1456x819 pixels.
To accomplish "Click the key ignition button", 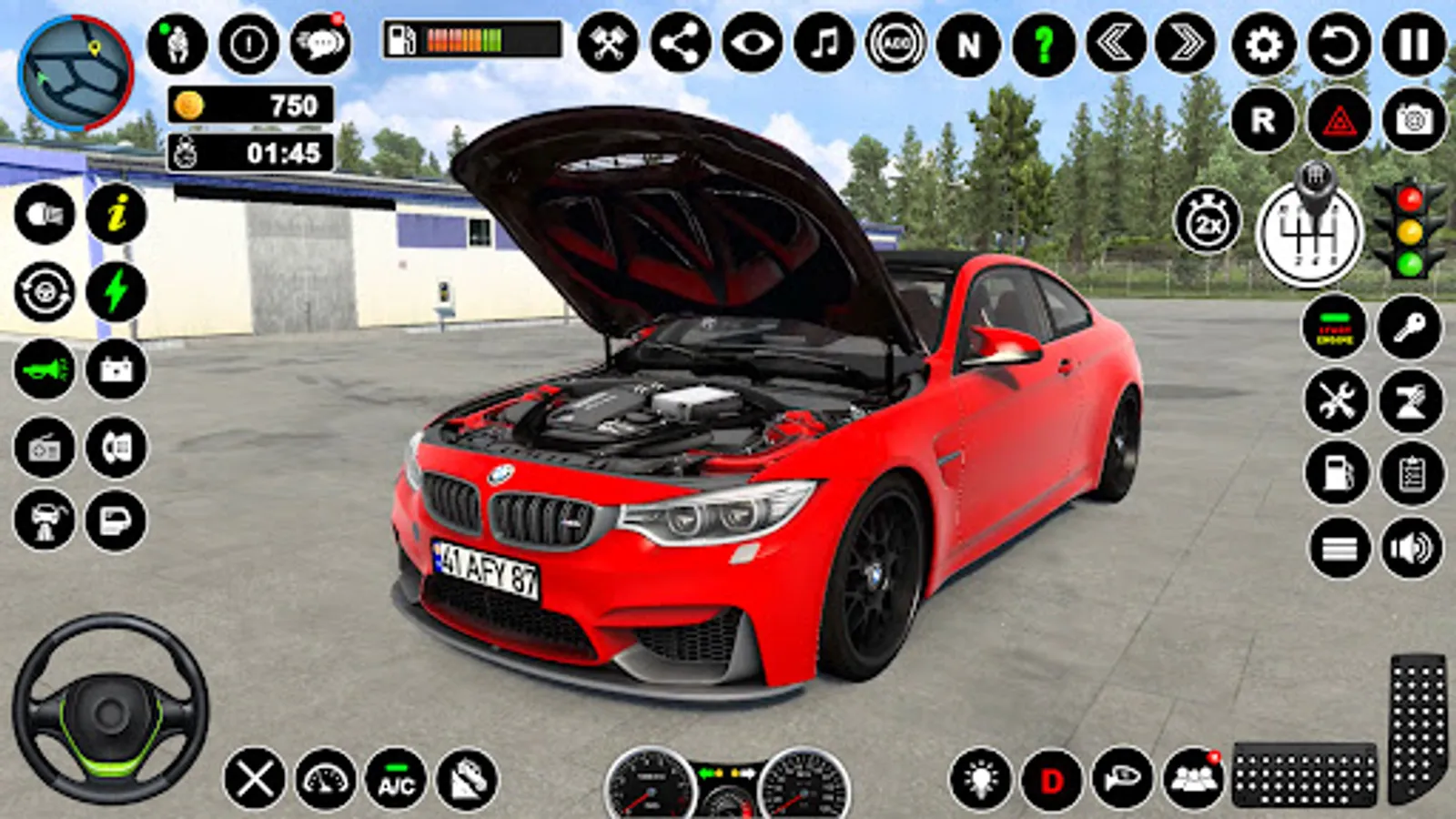I will tap(1410, 327).
